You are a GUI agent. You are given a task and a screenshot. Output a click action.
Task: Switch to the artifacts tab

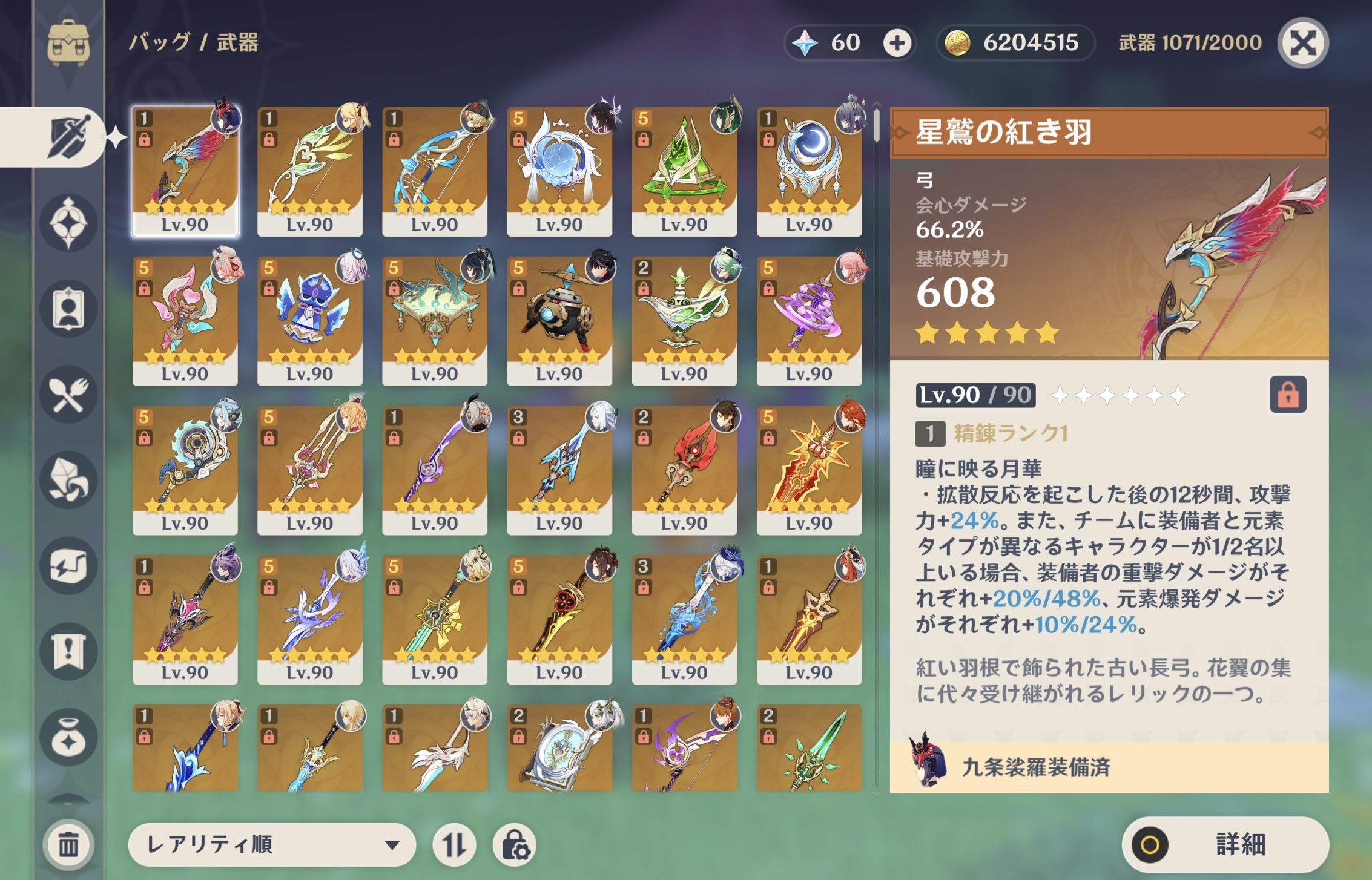pyautogui.click(x=68, y=223)
